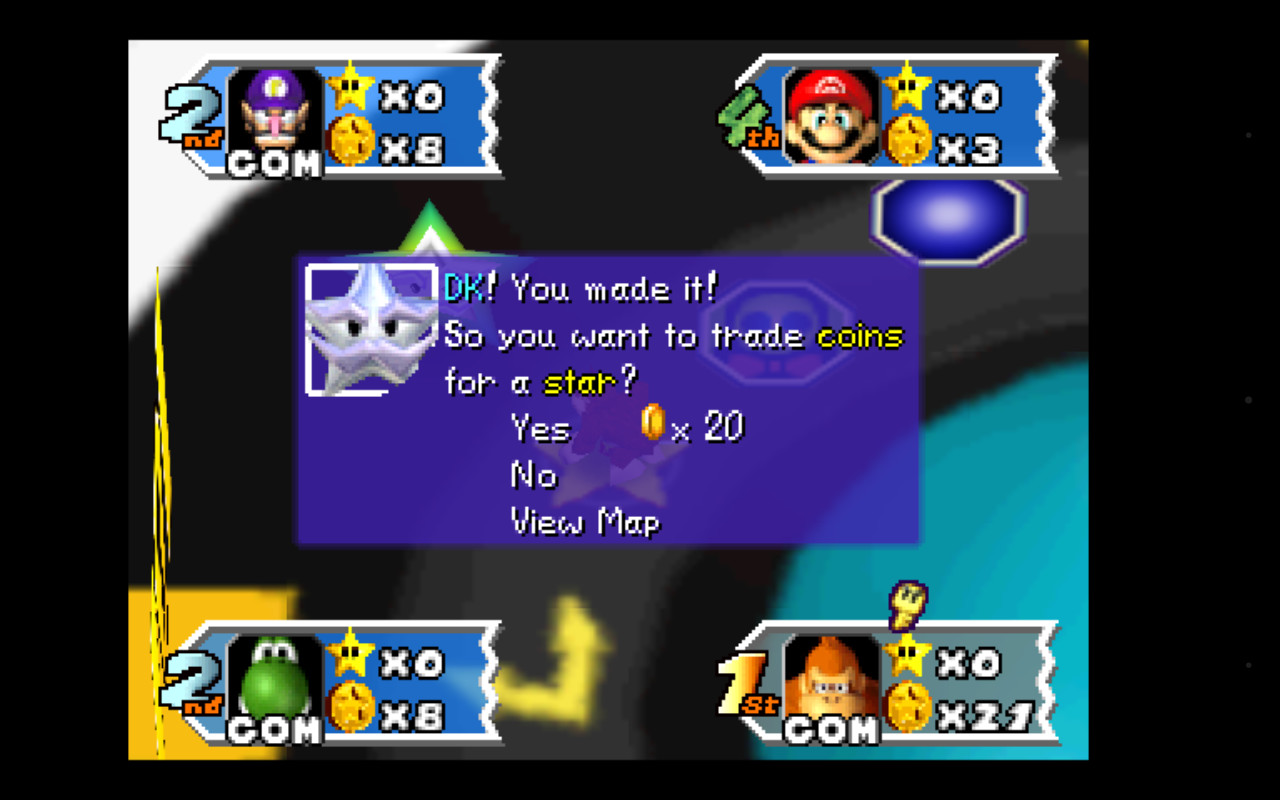Click the skeleton key item above DK's panel
This screenshot has width=1280, height=800.
click(x=908, y=604)
